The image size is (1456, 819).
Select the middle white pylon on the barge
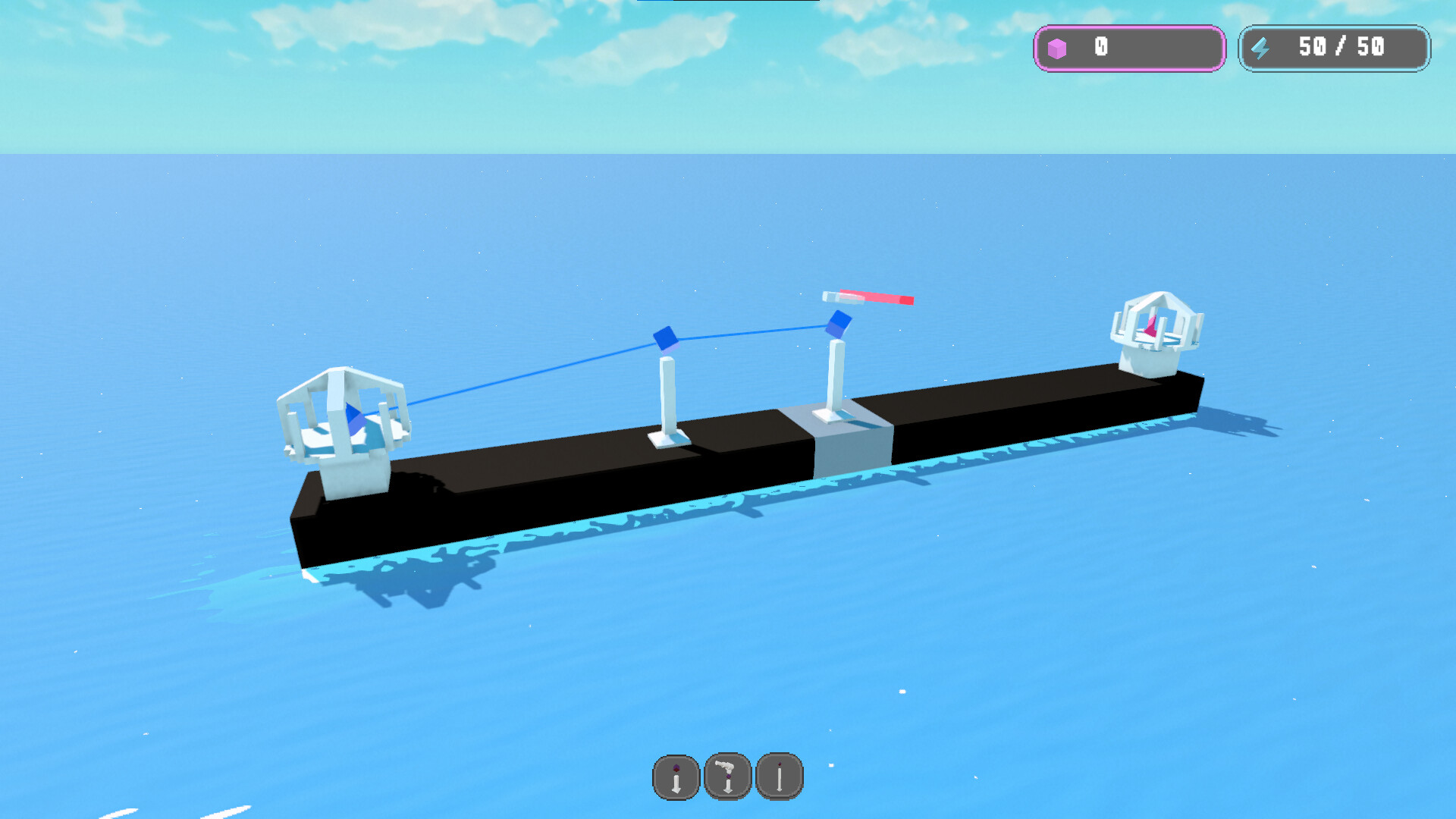click(667, 394)
